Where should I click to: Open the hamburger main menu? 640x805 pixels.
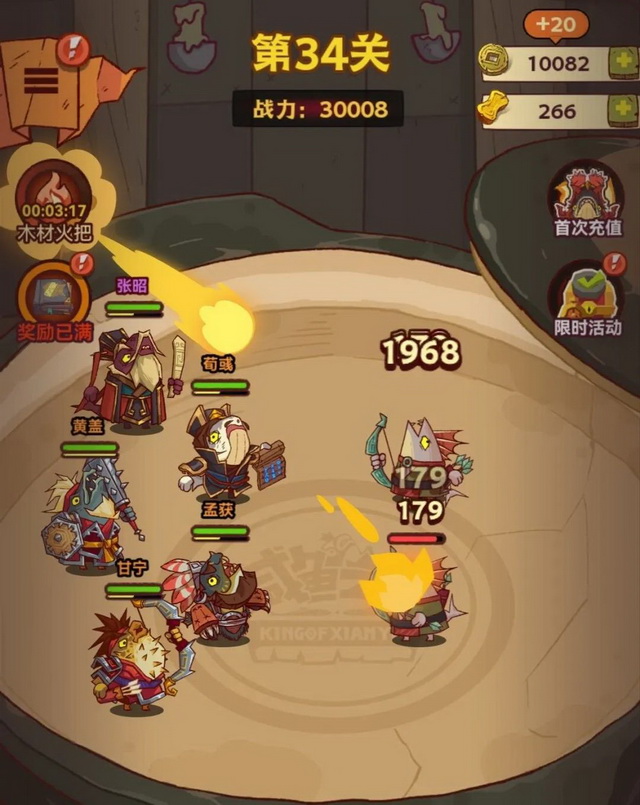pyautogui.click(x=40, y=79)
